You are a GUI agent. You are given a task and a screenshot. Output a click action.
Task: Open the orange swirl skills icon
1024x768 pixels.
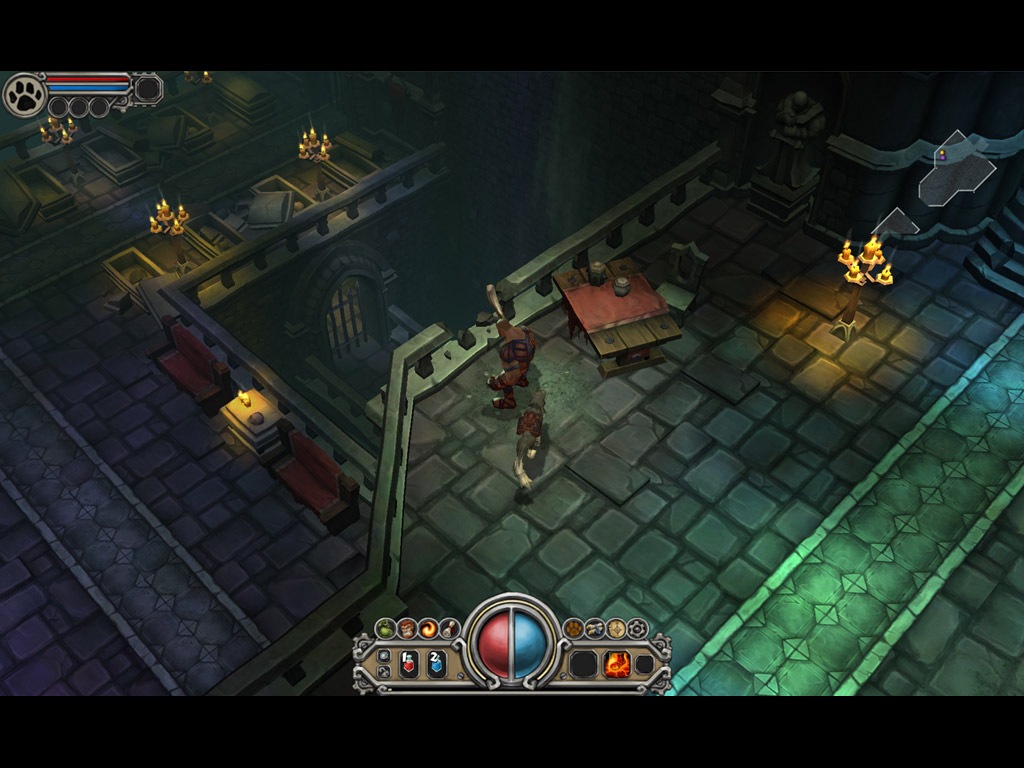tap(429, 629)
